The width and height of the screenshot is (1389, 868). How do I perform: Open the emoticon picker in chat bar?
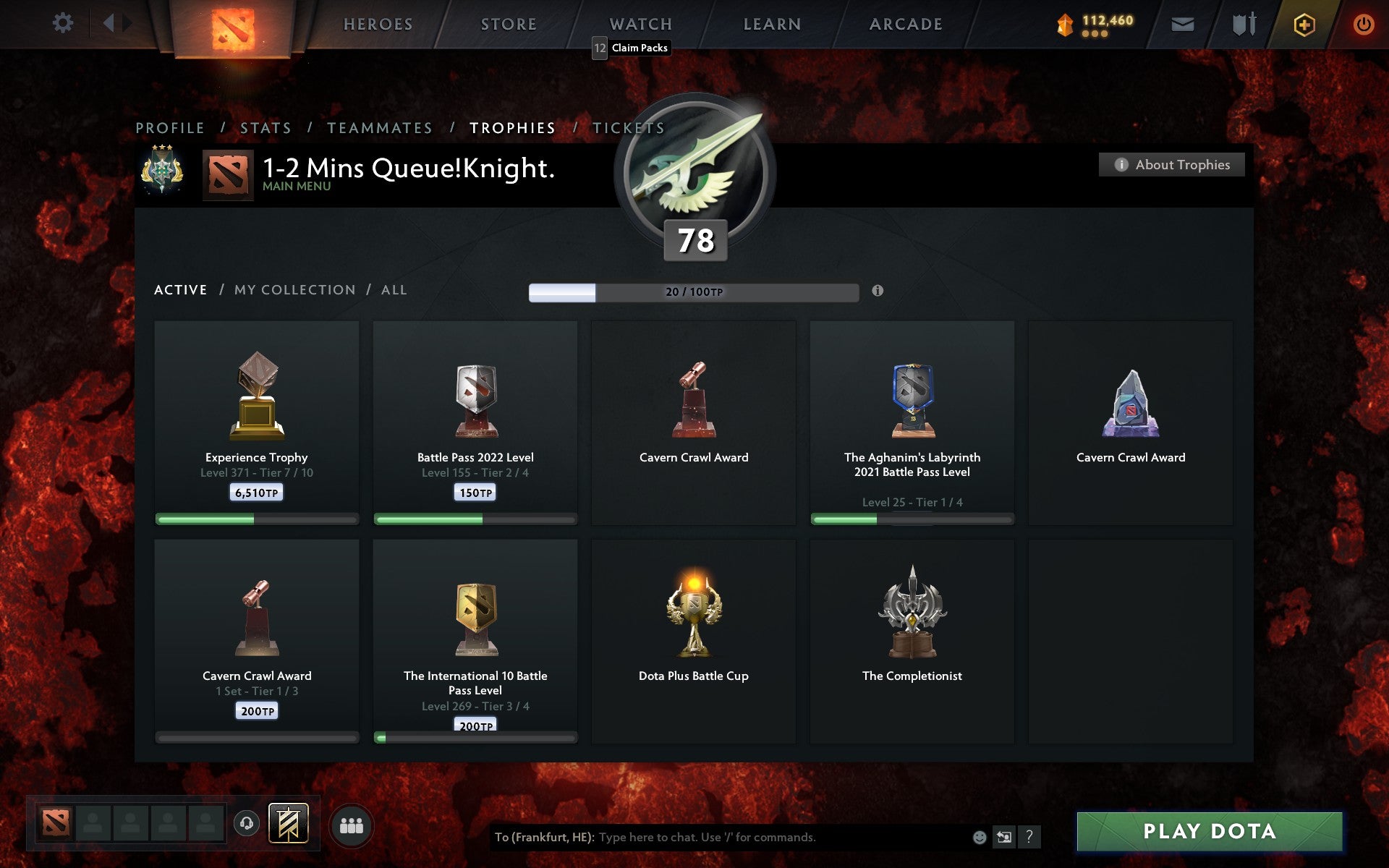pos(978,838)
